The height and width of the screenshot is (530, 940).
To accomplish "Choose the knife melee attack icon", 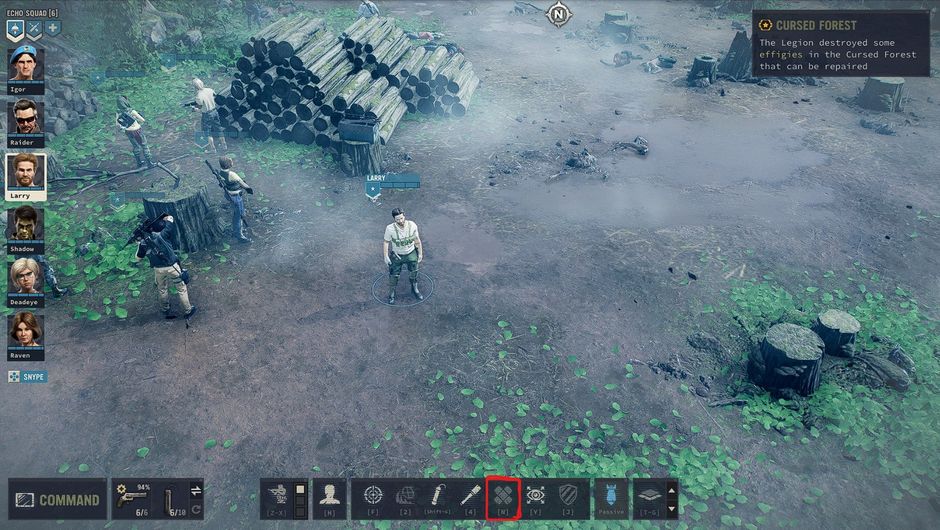I will coord(470,496).
